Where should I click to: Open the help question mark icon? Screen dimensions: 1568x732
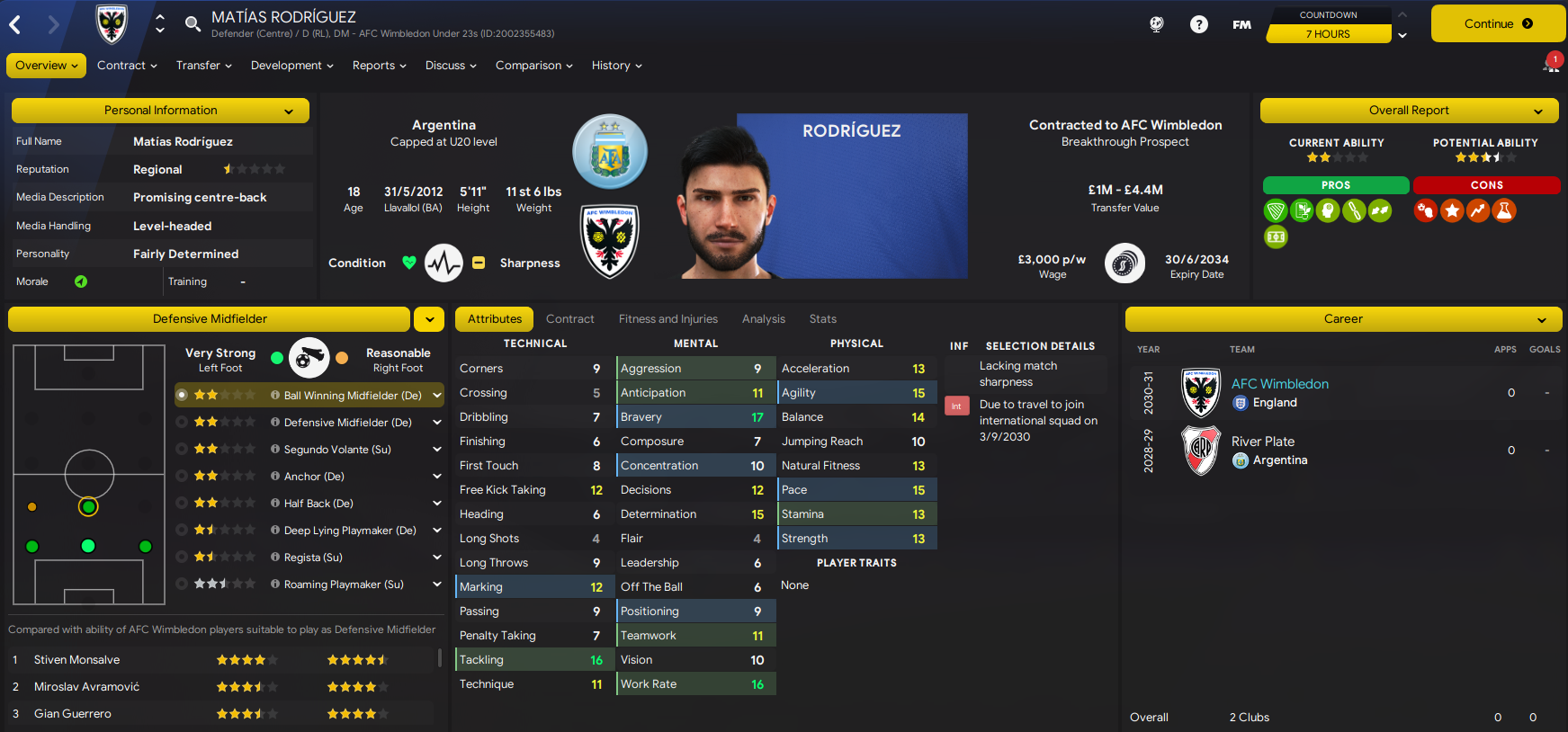pos(1198,24)
